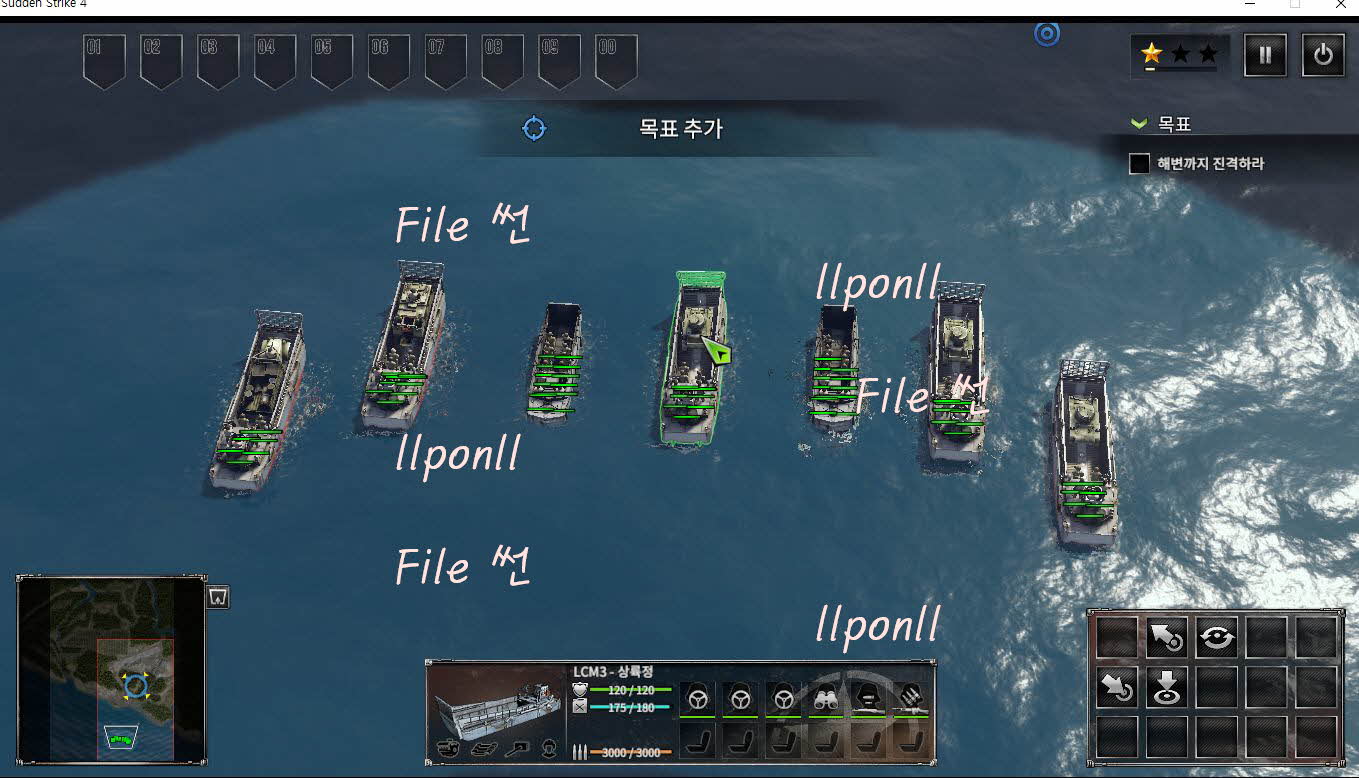
Task: Activate the circular arrows rotate command
Action: tap(1216, 638)
